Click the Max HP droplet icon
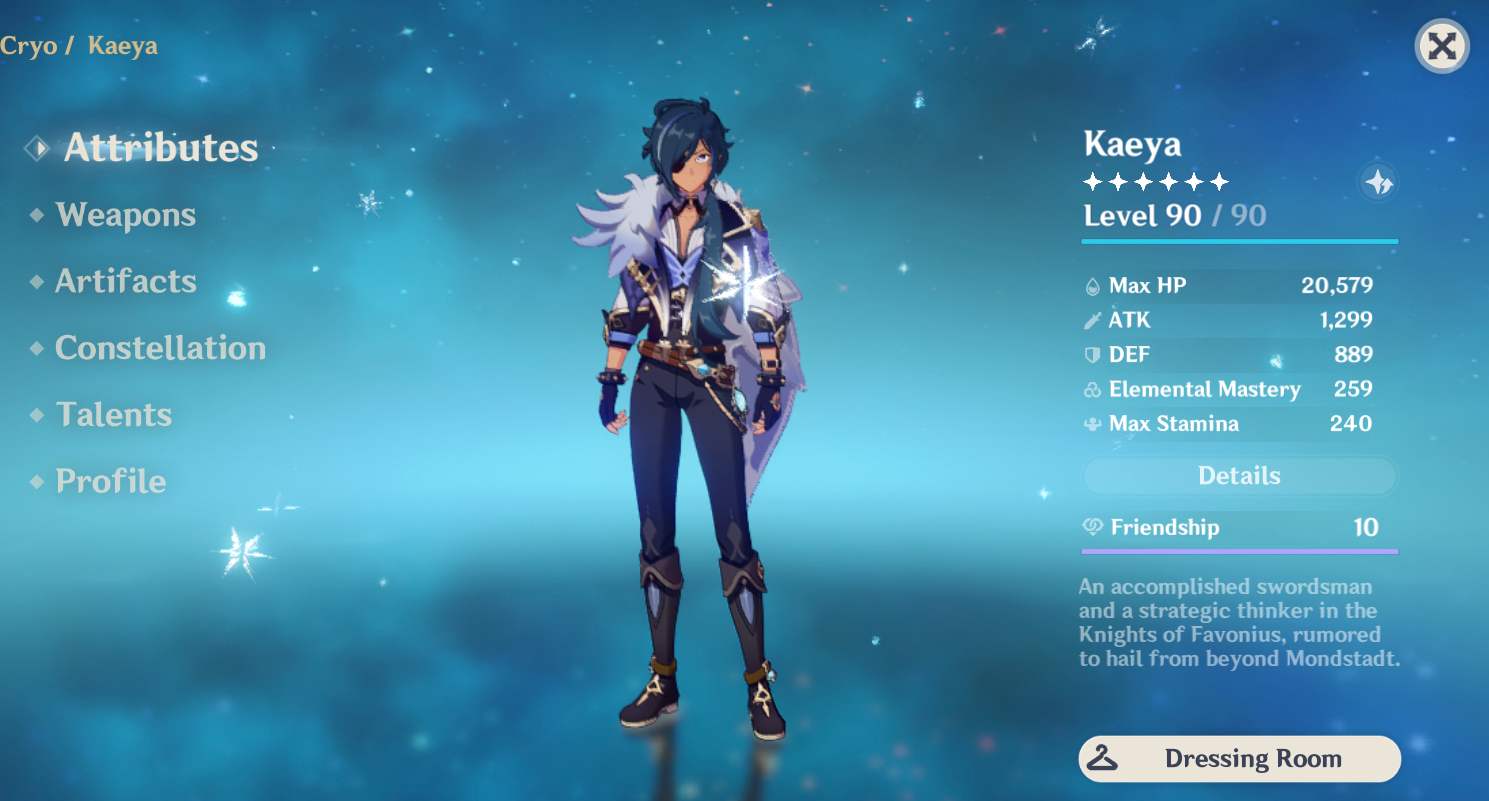Viewport: 1489px width, 801px height. 1094,285
